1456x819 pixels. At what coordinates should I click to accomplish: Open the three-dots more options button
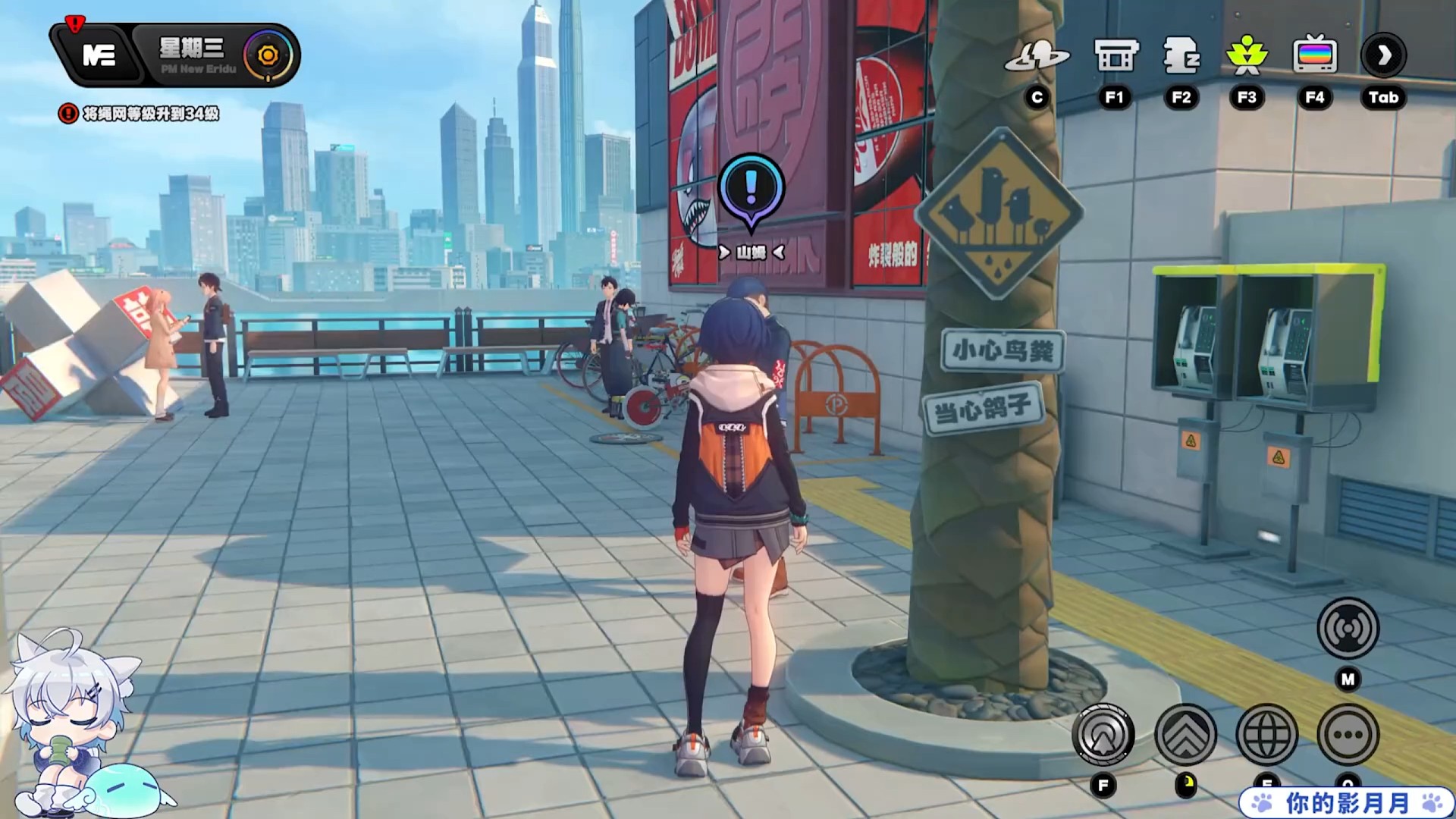point(1348,735)
